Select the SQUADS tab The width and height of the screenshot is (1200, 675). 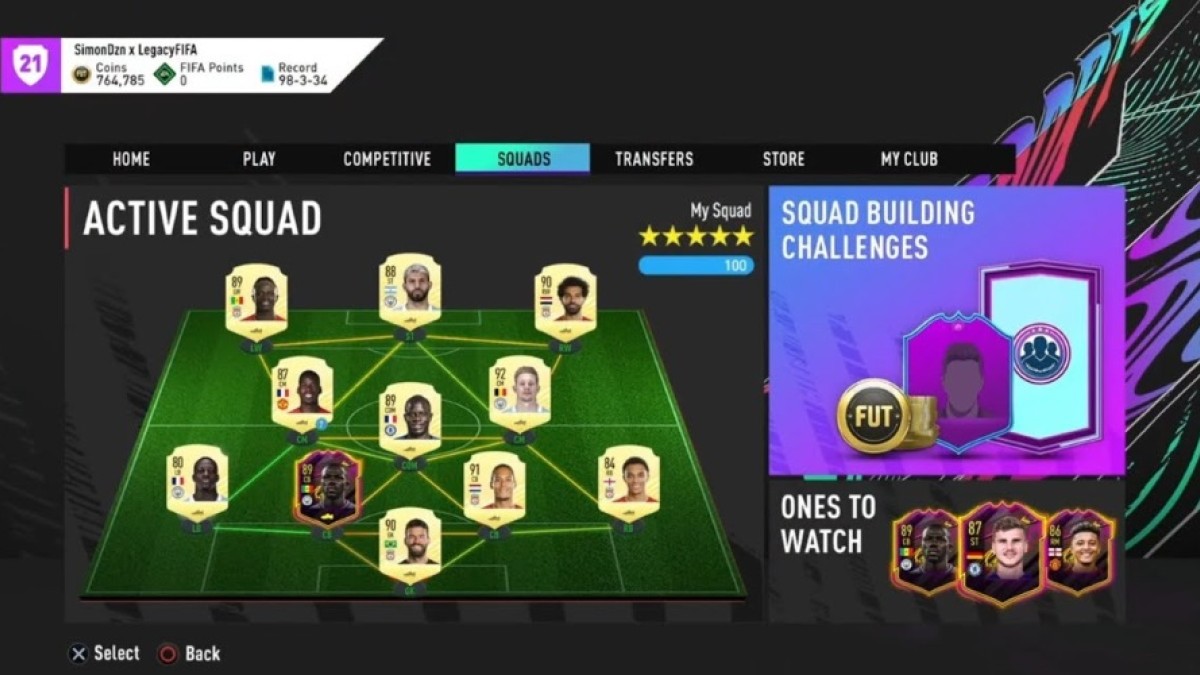pyautogui.click(x=523, y=159)
